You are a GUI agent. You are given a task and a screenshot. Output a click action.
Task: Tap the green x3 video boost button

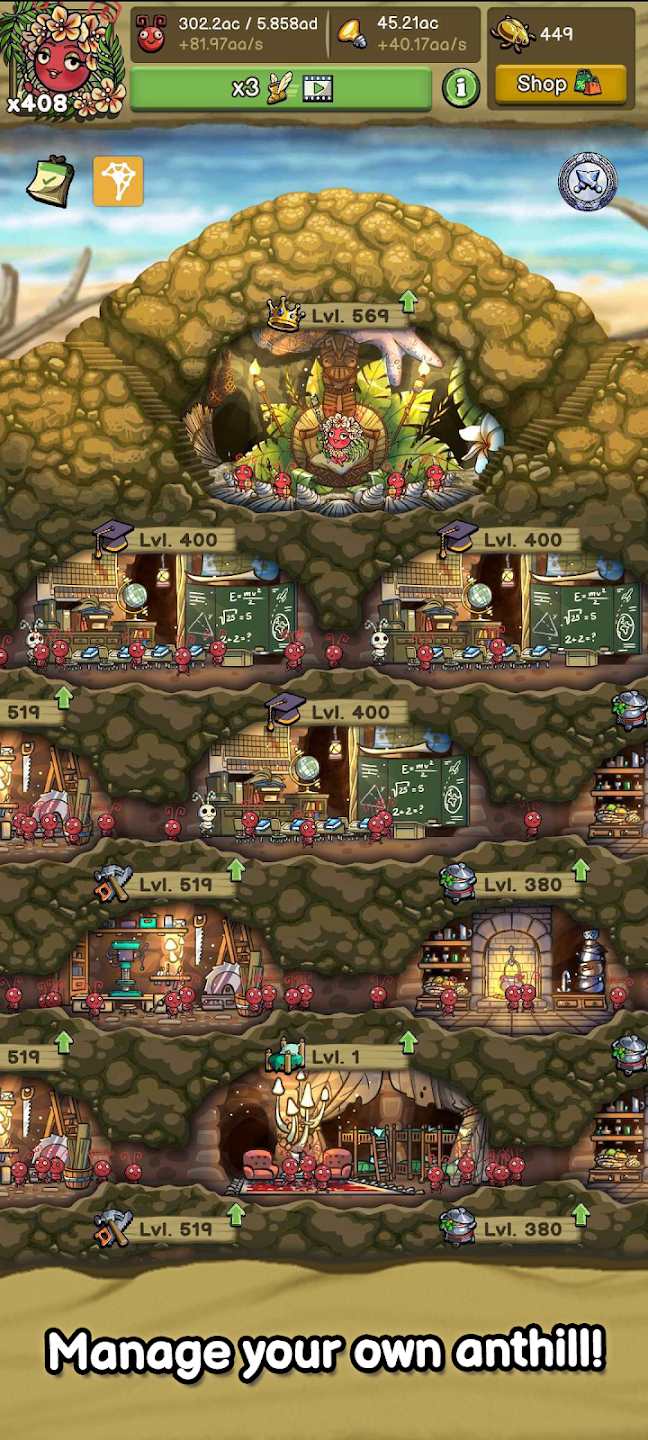click(x=281, y=88)
